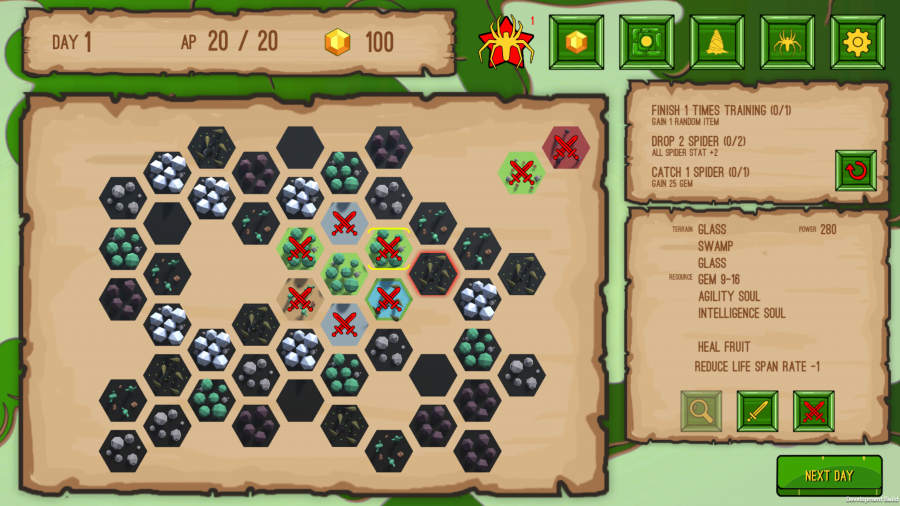
Task: Open the settings gear menu
Action: (857, 42)
